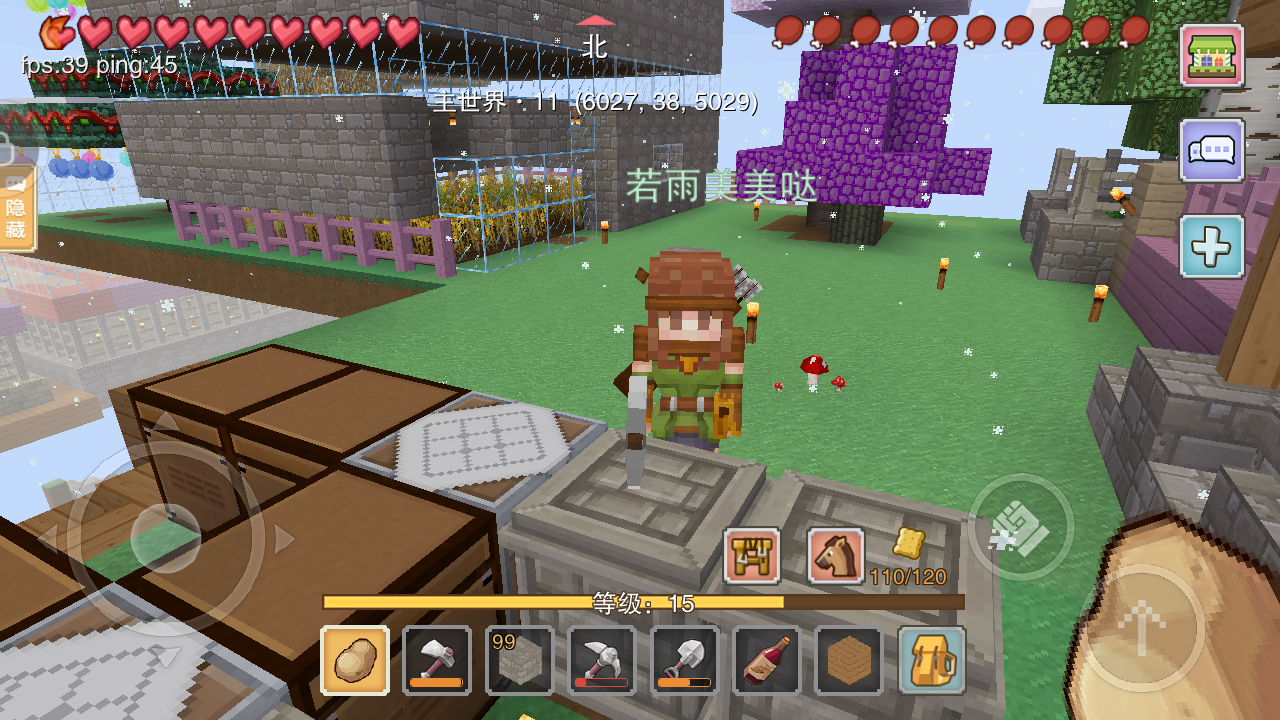Tap the round use-item action button
Image resolution: width=1280 pixels, height=720 pixels.
tap(1021, 527)
